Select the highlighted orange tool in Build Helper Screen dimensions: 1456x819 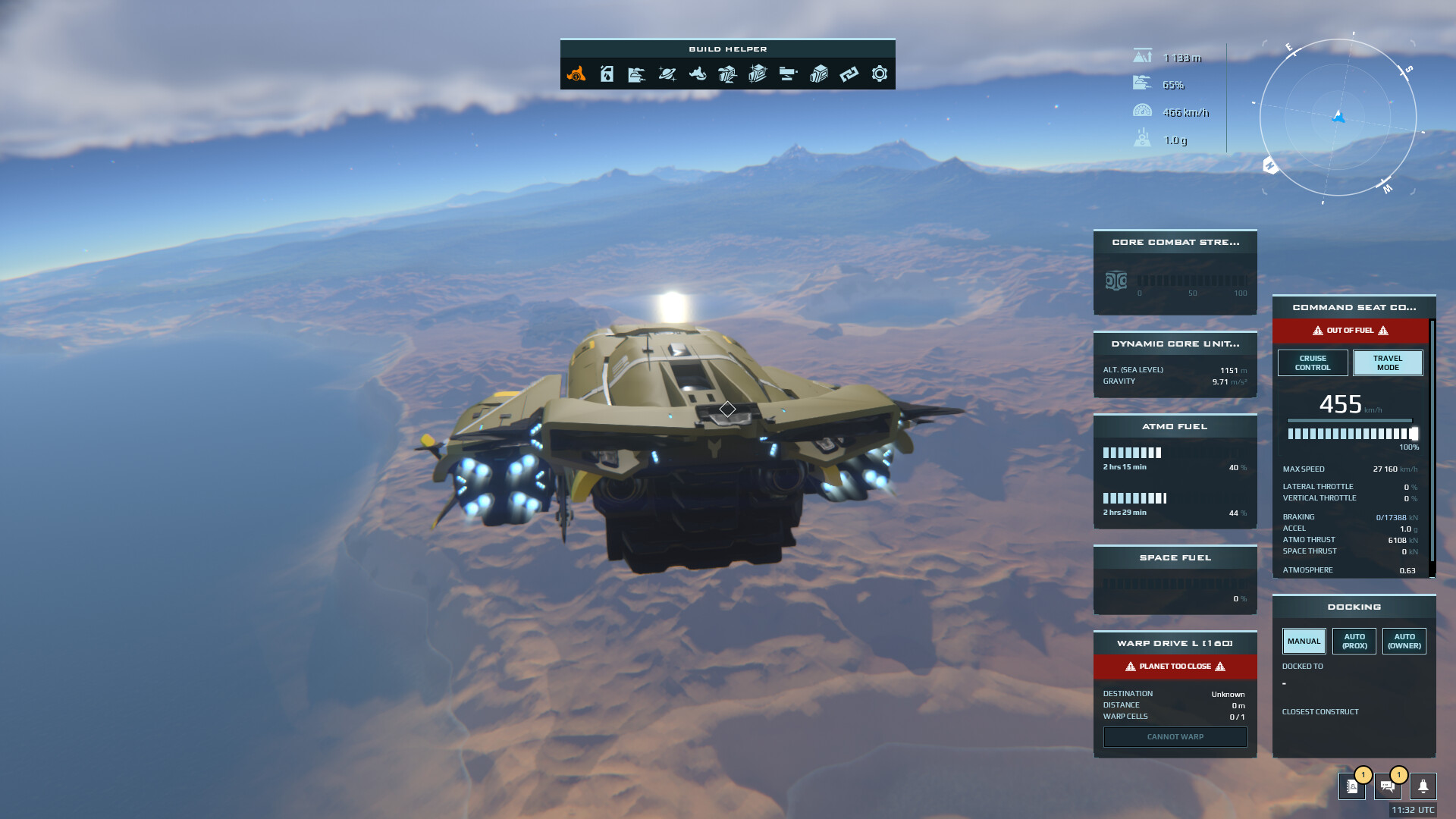tap(578, 74)
